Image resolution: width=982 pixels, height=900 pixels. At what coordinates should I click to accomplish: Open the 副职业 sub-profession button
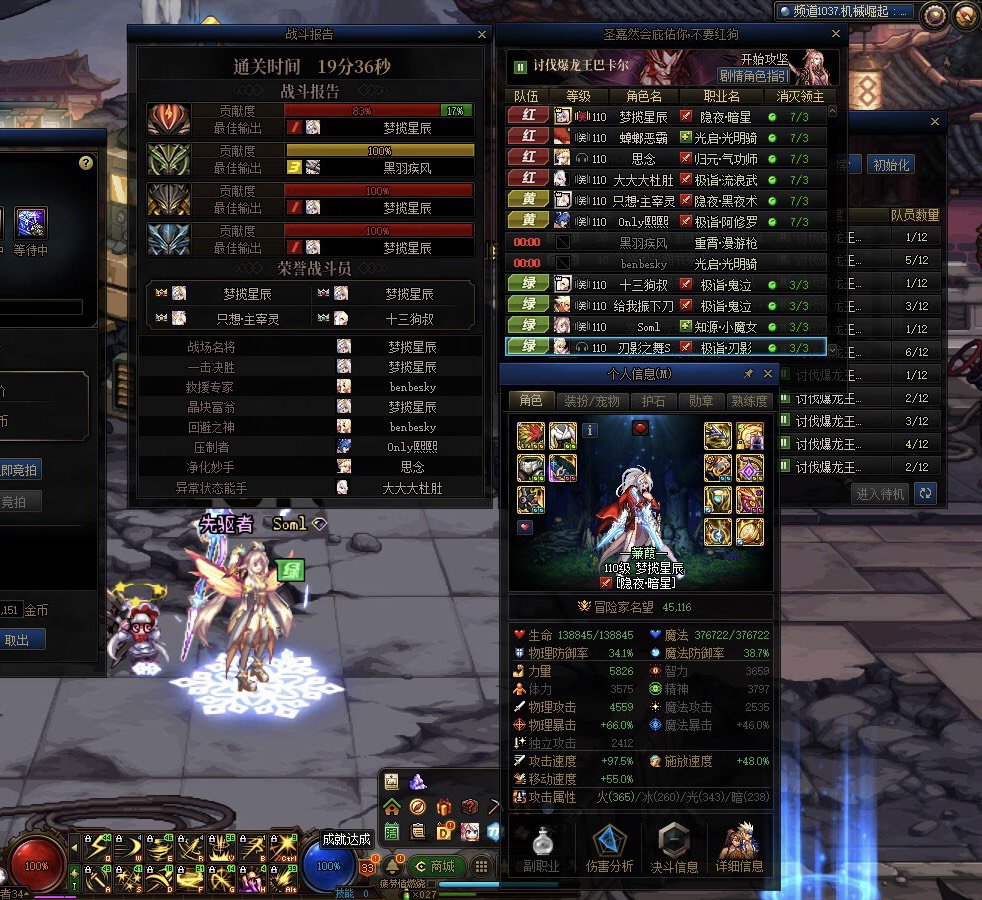tap(543, 849)
